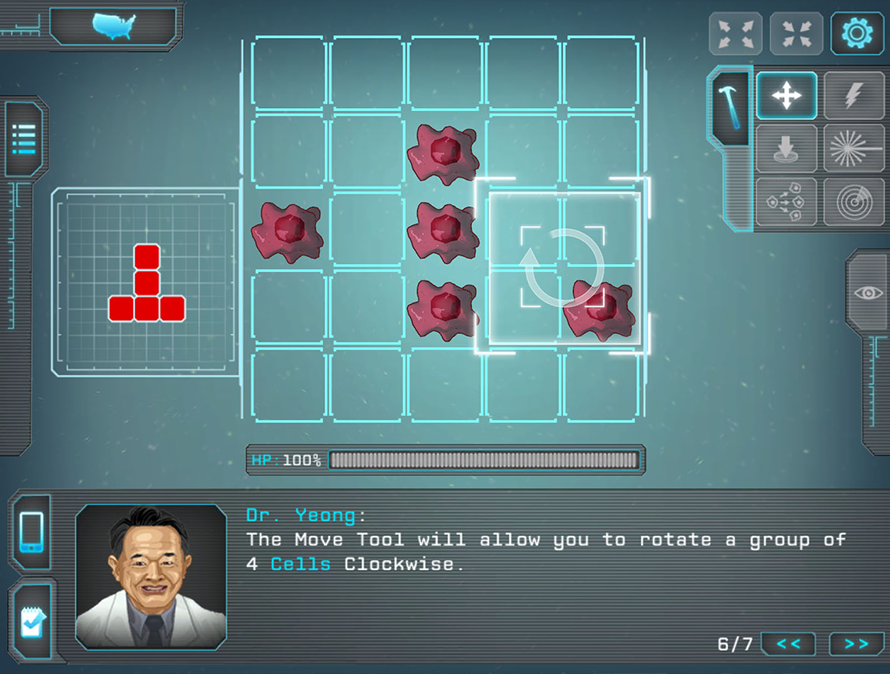
Task: Rotate the highlighted group of cells clockwise
Action: pos(562,267)
